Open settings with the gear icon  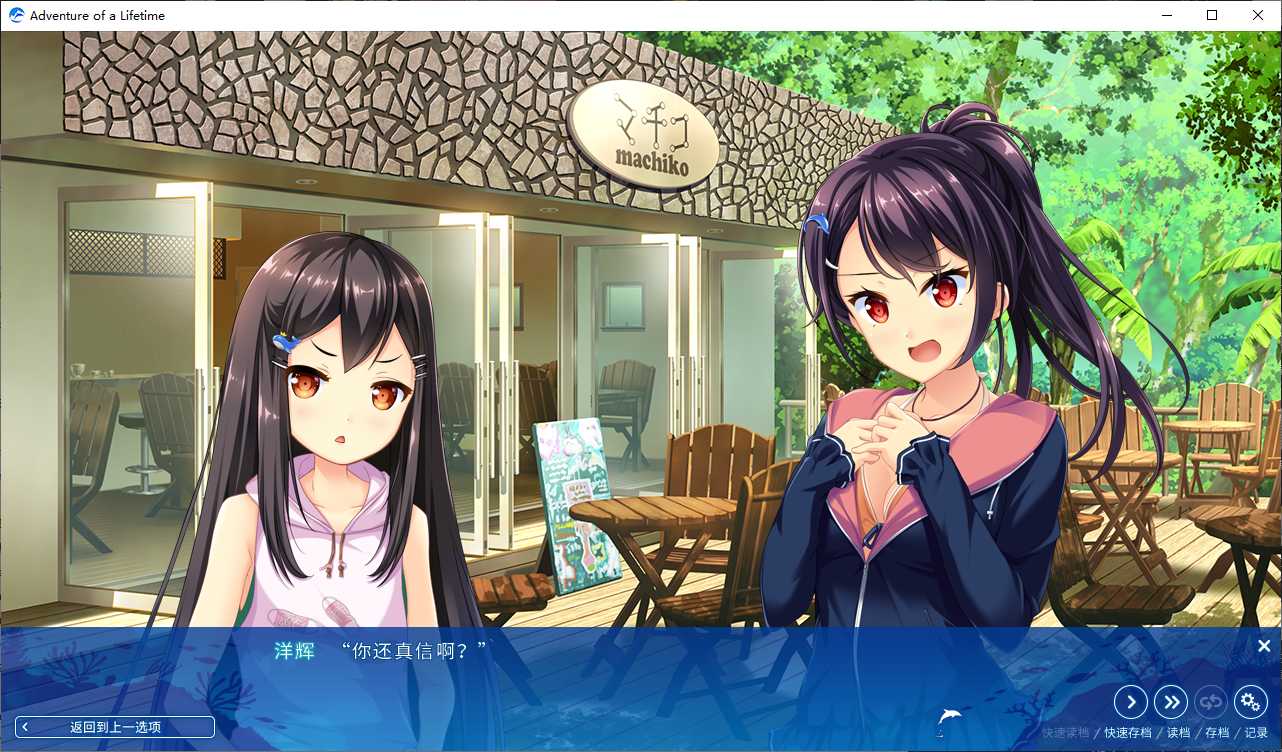(x=1251, y=702)
